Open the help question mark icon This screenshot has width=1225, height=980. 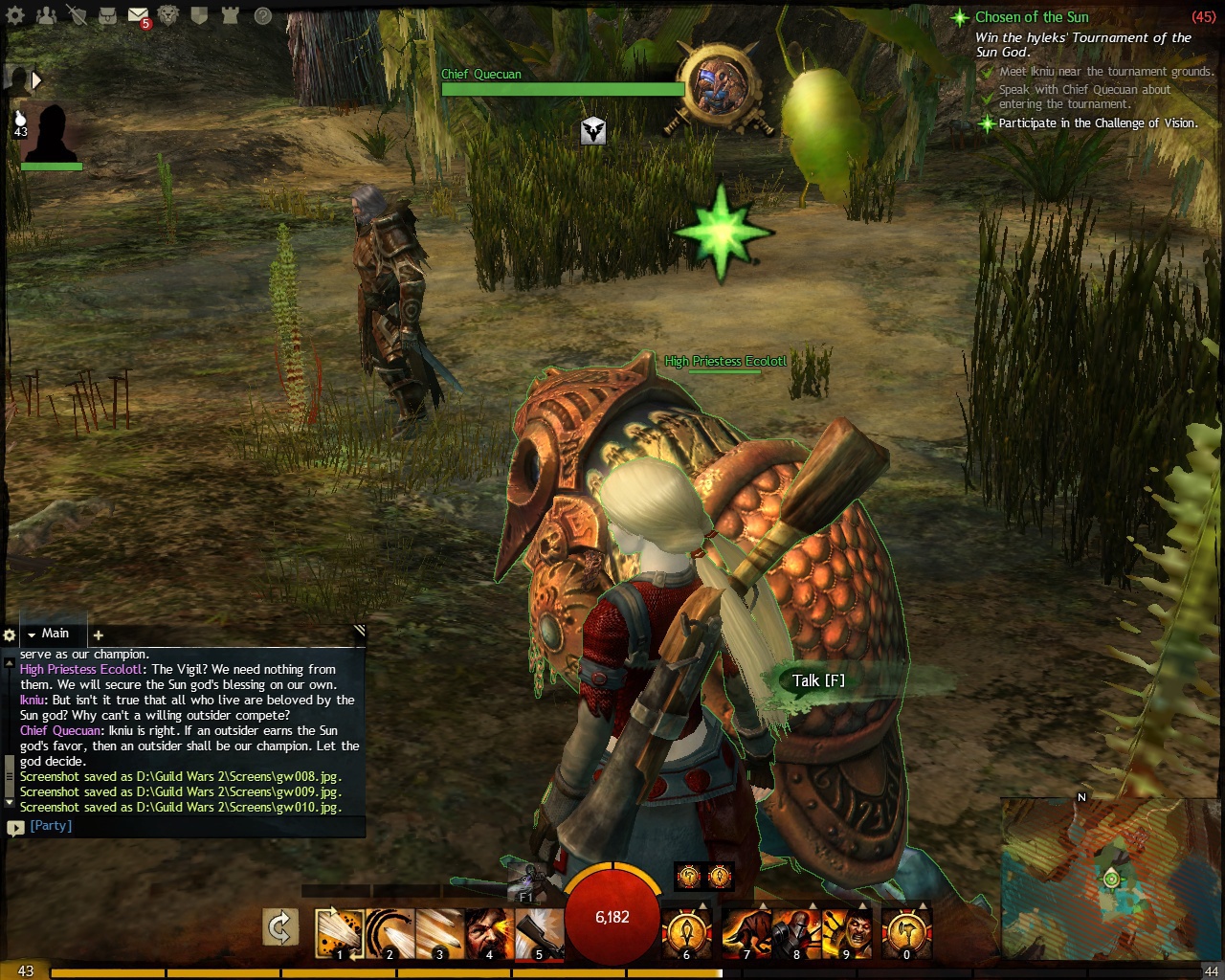click(x=262, y=15)
